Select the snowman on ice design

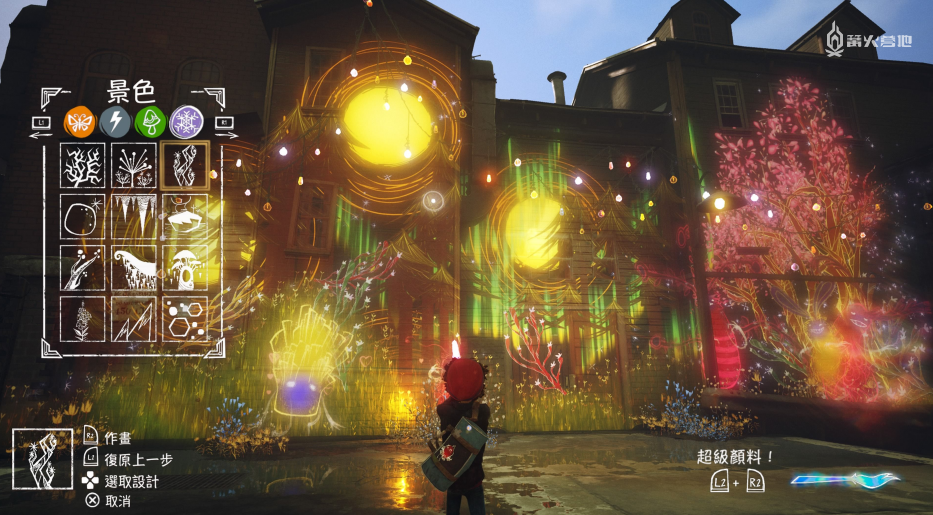185,217
